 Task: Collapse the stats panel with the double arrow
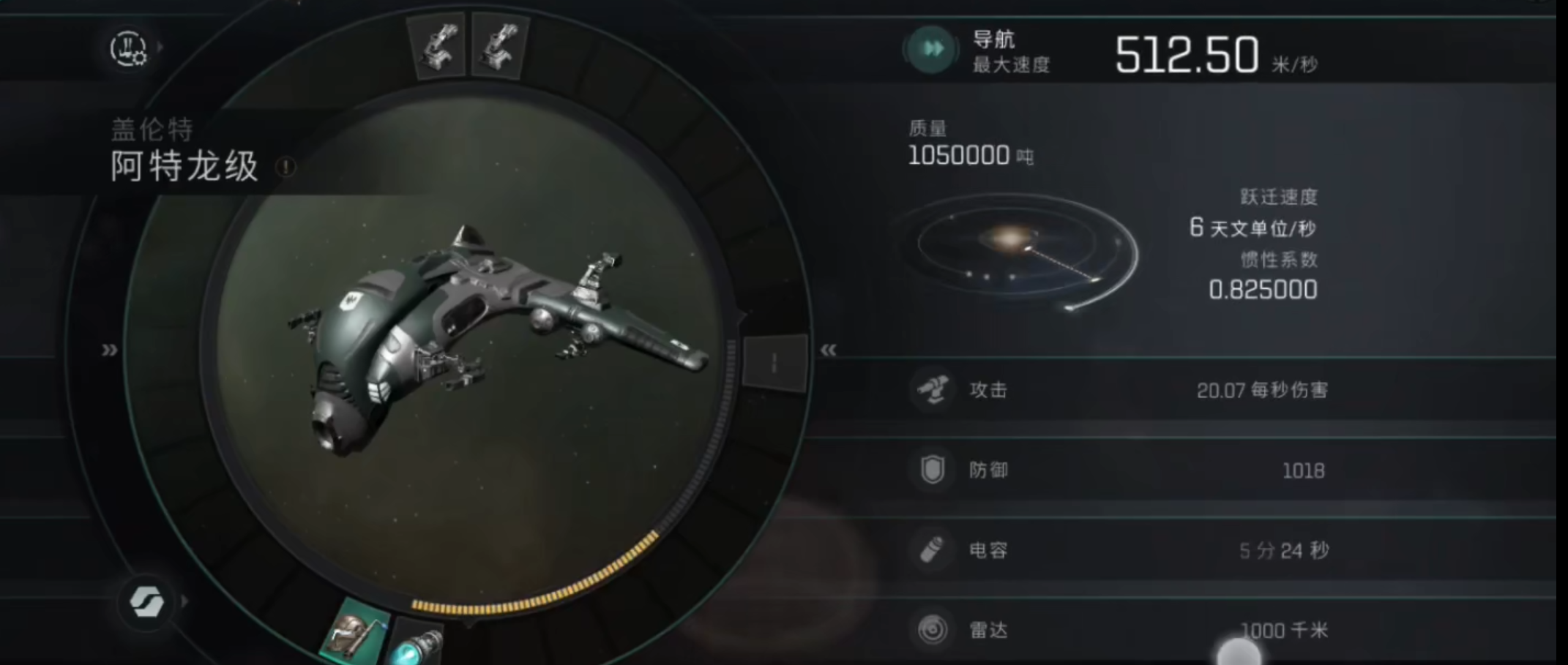(829, 350)
